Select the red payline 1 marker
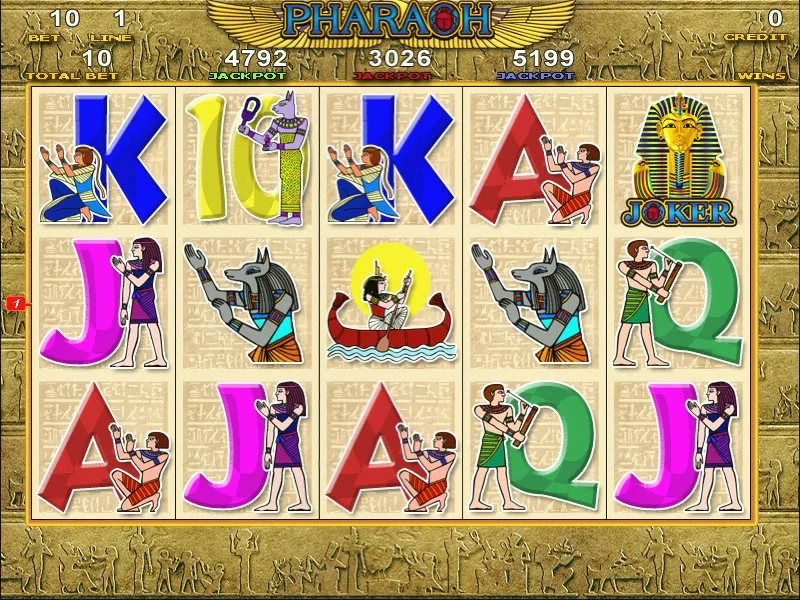 [x=17, y=301]
